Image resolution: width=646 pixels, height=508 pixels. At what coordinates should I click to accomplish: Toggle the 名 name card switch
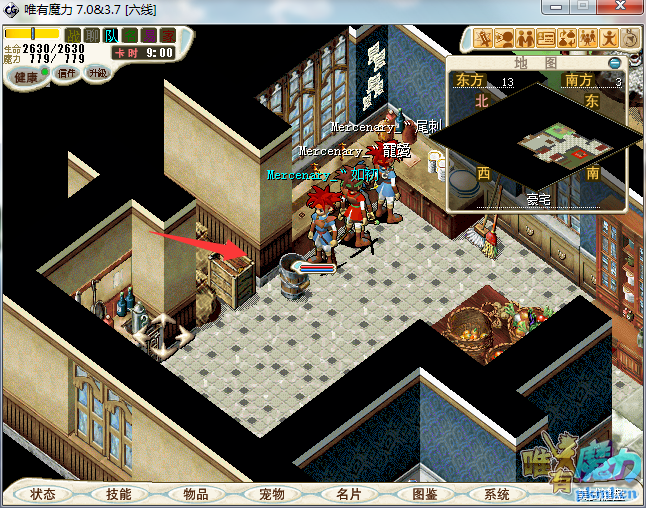pos(130,36)
